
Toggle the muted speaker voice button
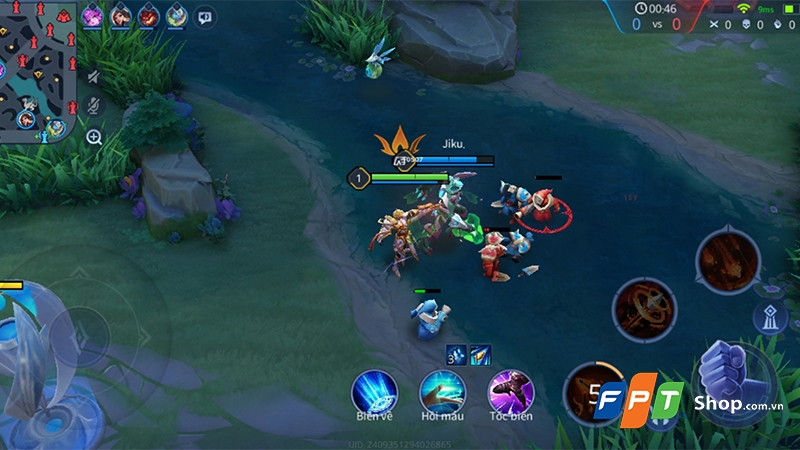click(94, 77)
